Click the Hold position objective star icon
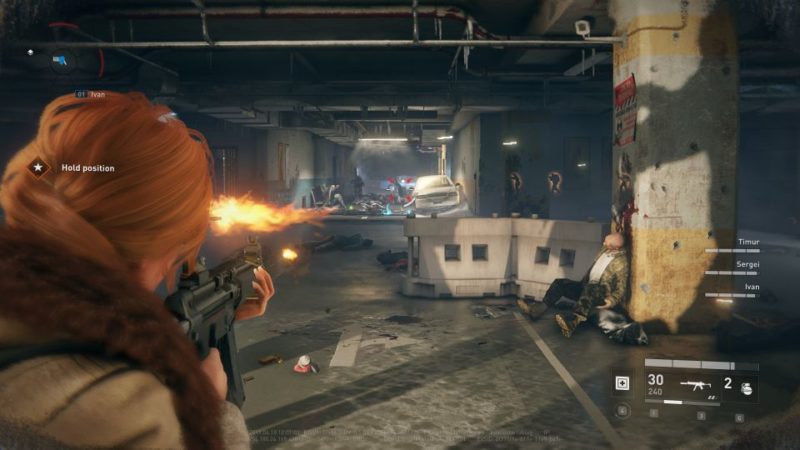Viewport: 800px width, 450px height. pos(38,168)
